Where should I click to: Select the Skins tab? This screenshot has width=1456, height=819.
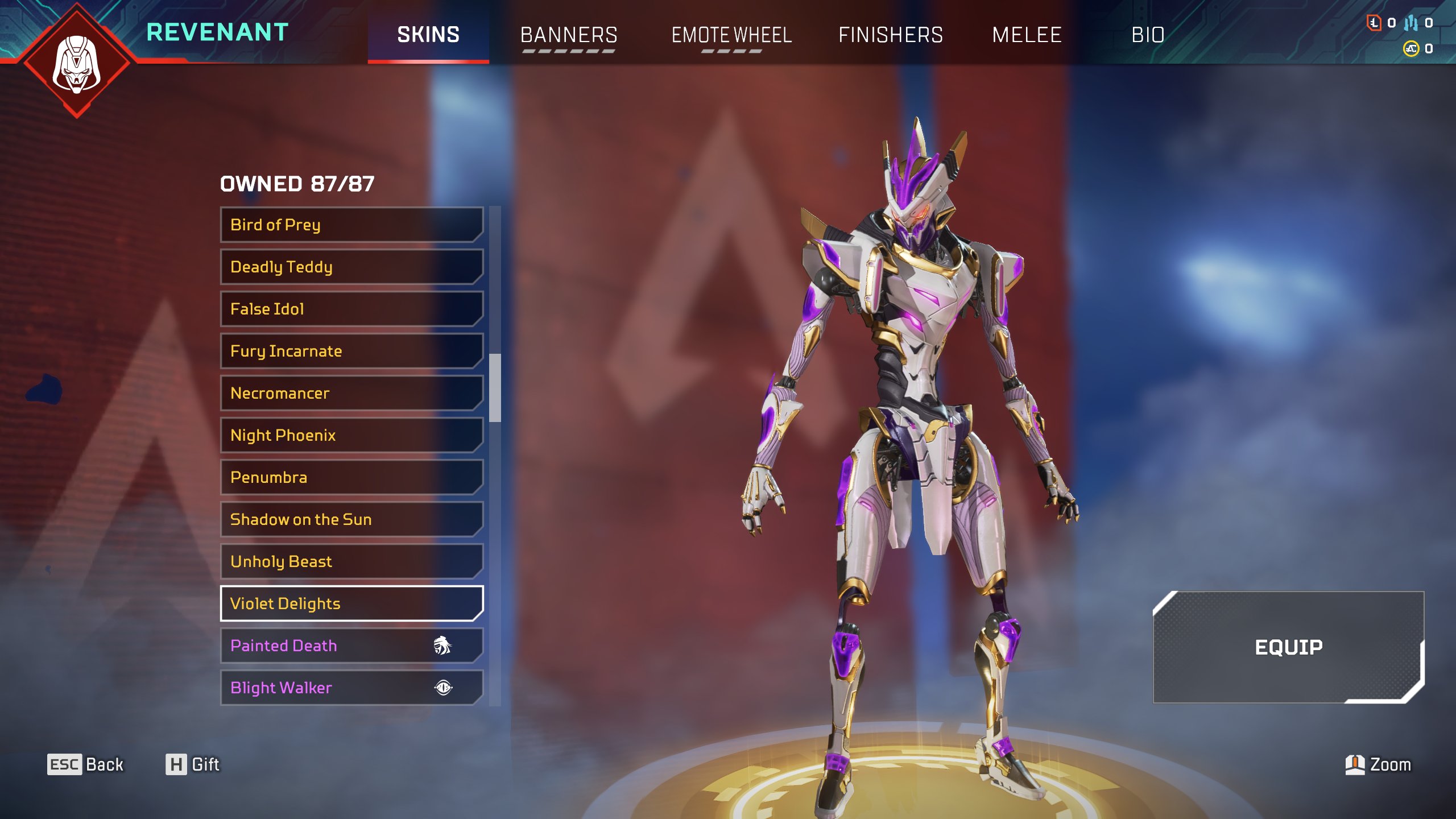428,35
